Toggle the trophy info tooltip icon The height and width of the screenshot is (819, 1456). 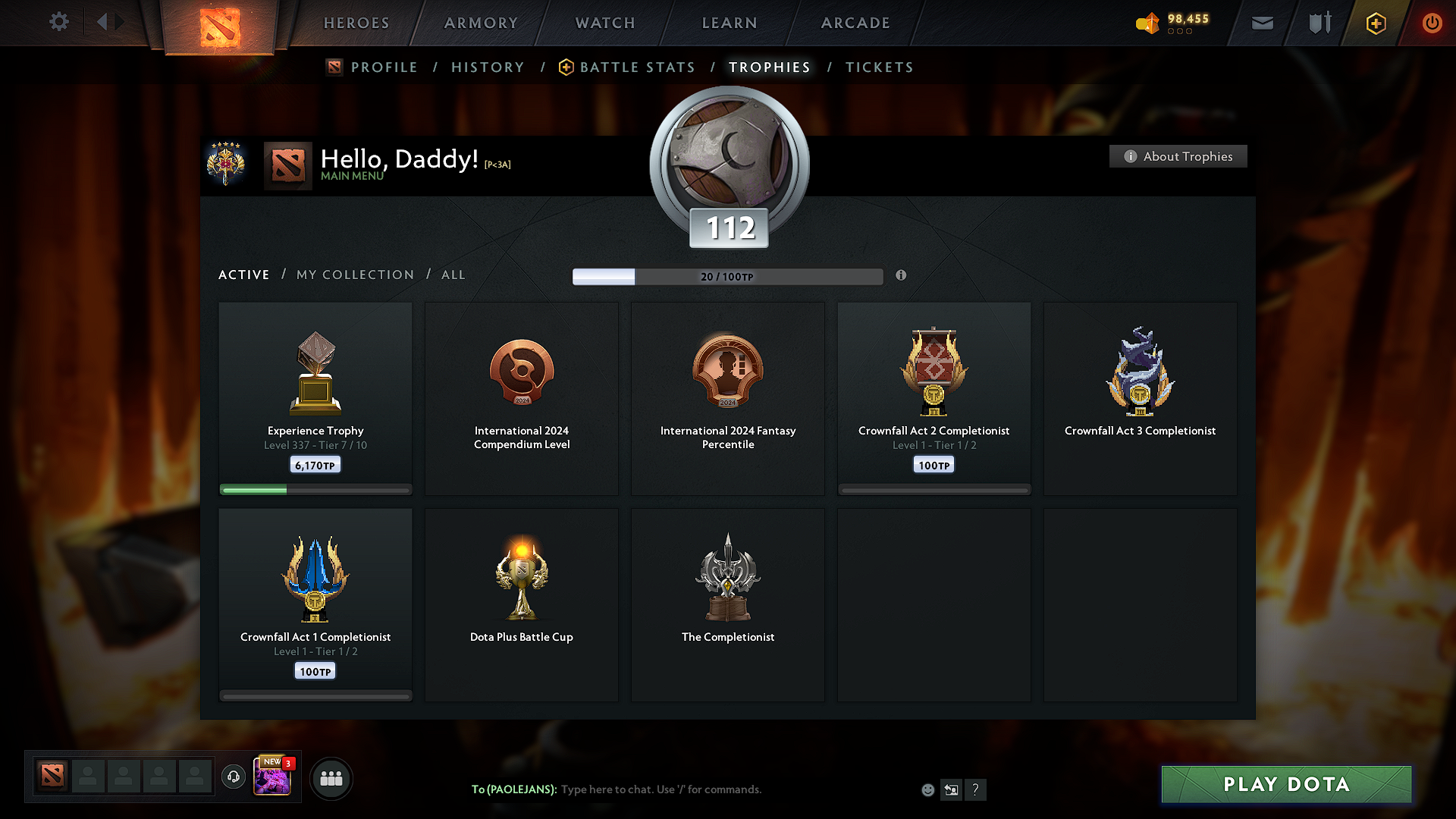(902, 276)
